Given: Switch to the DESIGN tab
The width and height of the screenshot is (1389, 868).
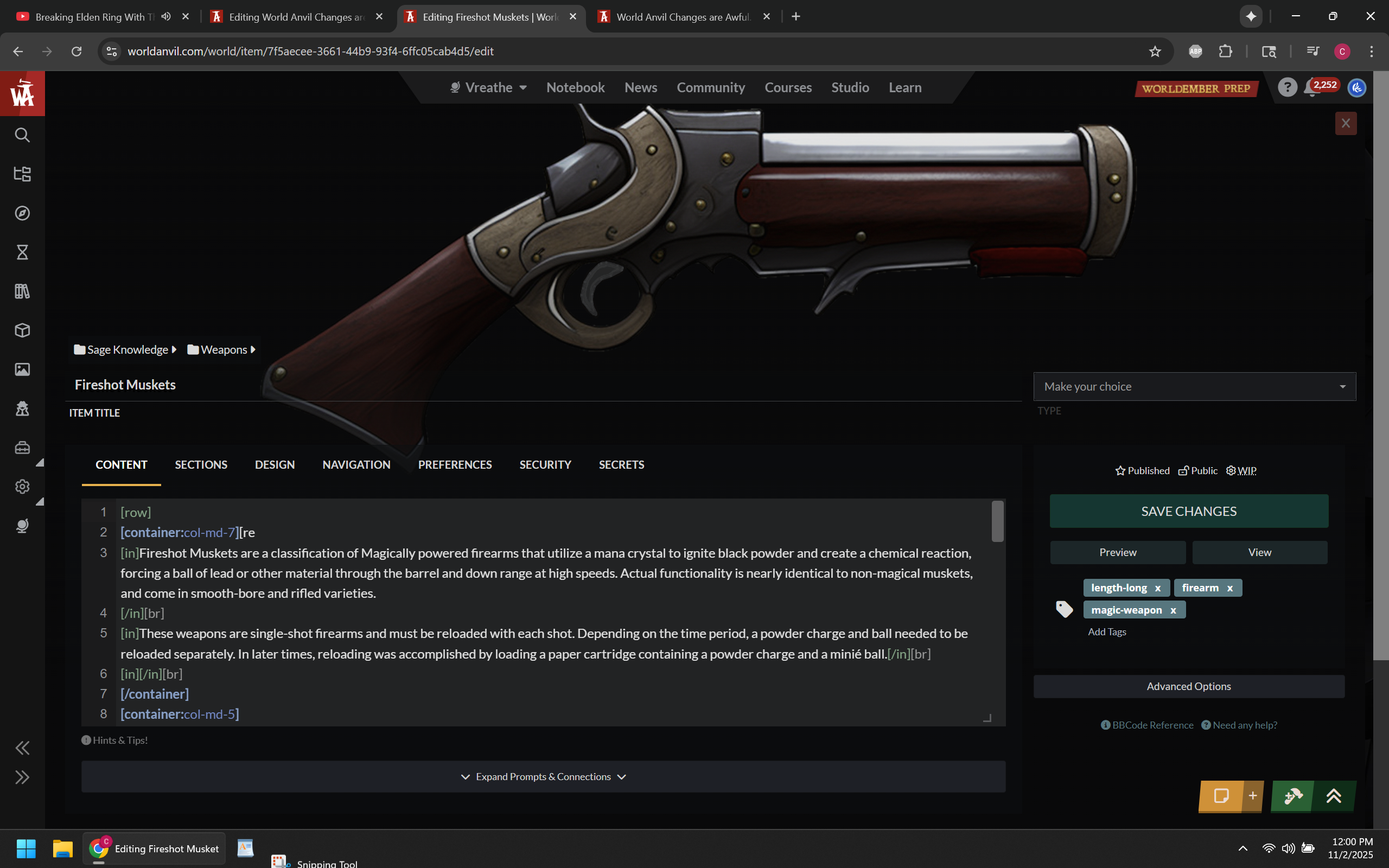Looking at the screenshot, I should tap(275, 464).
